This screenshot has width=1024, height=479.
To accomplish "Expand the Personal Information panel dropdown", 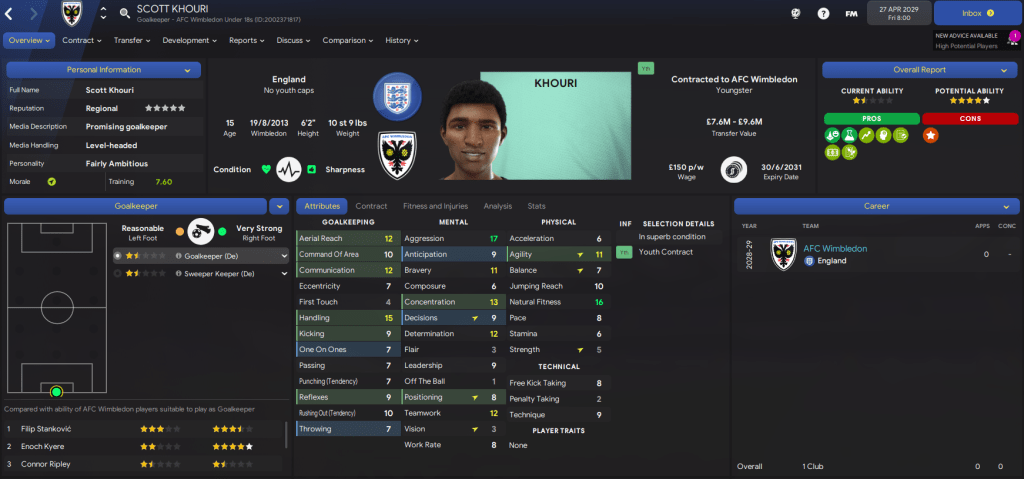I will [x=187, y=70].
